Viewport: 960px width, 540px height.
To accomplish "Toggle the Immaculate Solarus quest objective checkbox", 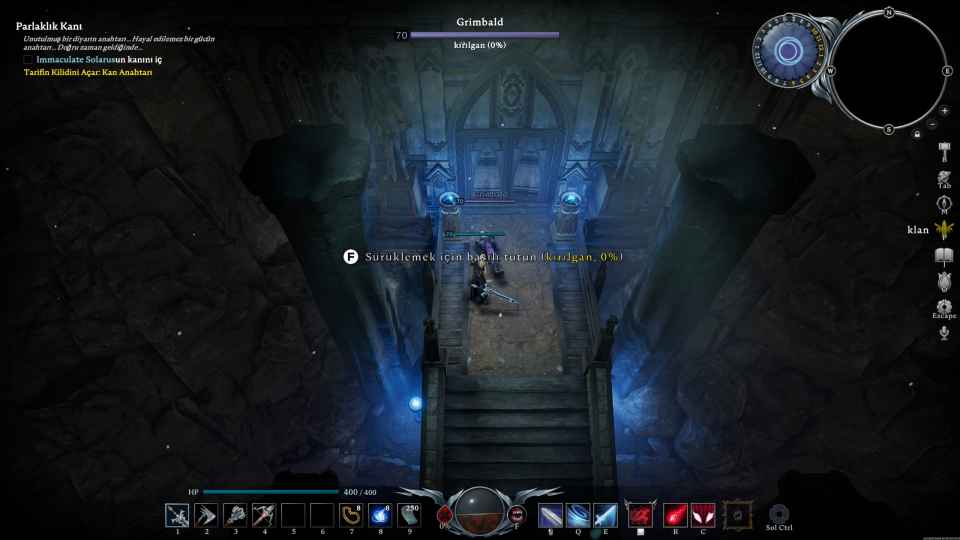I will pyautogui.click(x=28, y=60).
